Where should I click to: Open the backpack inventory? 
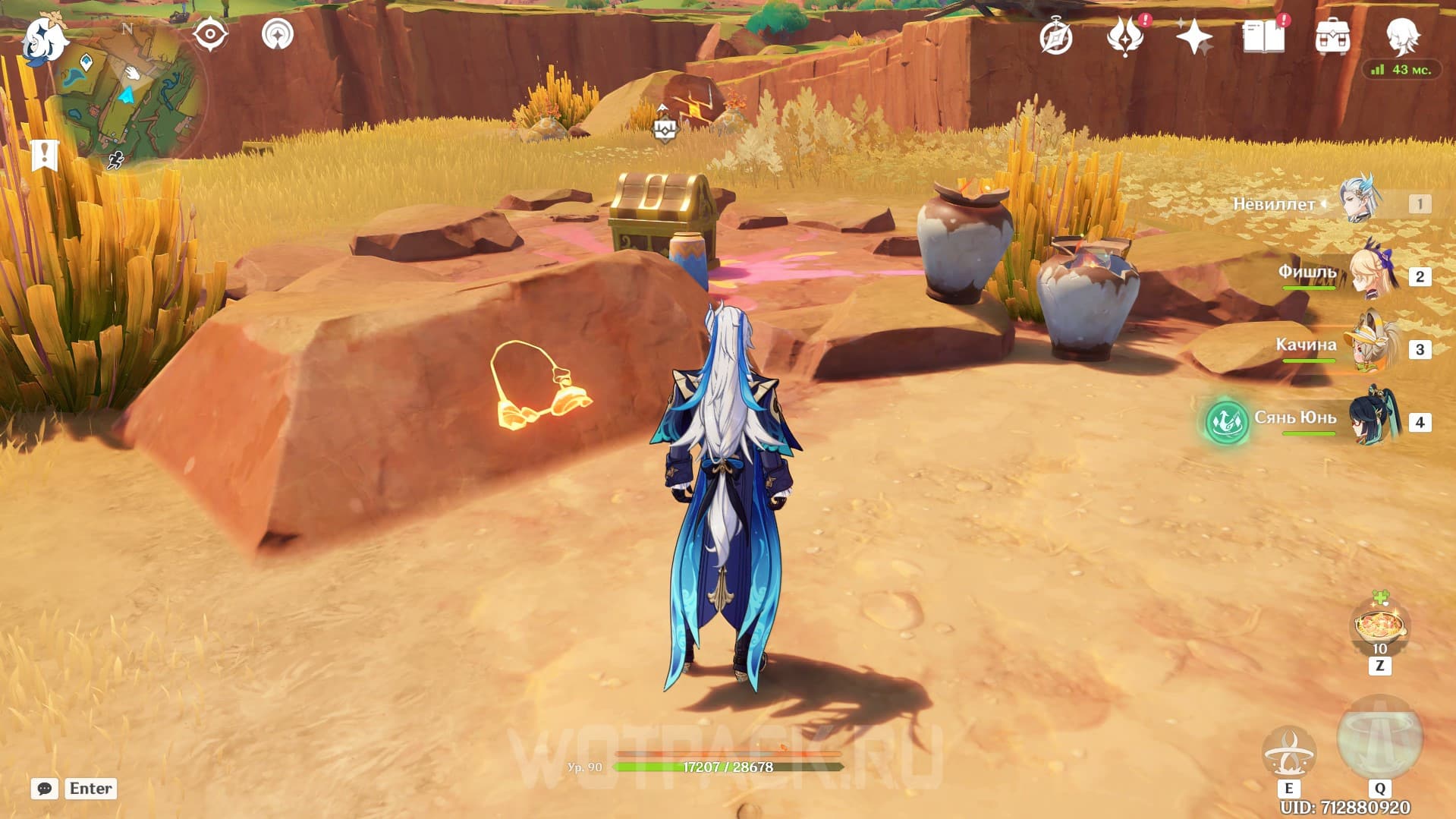click(1332, 36)
